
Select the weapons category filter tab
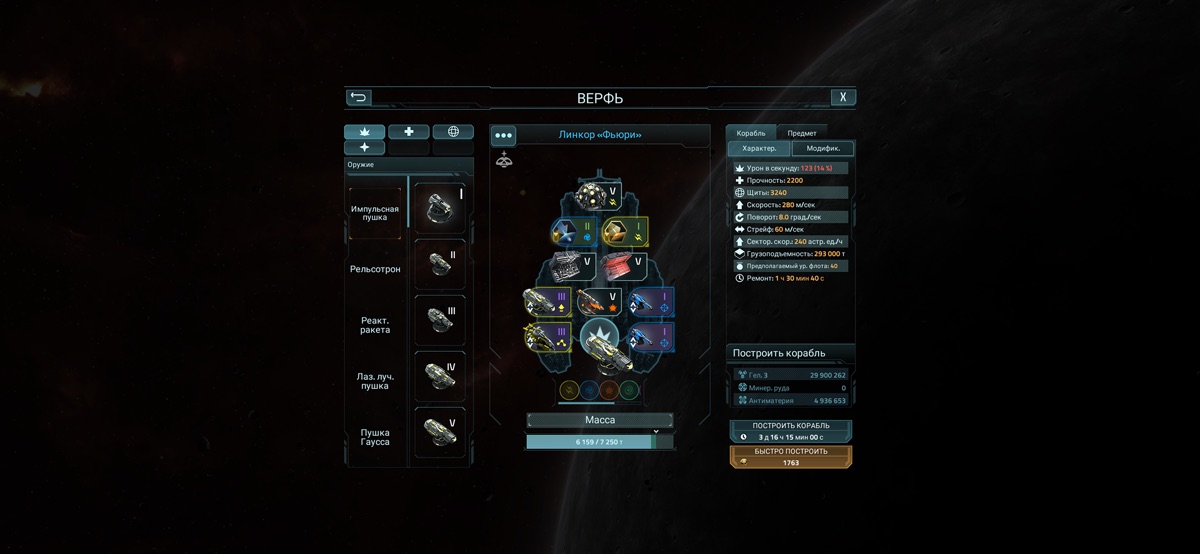364,132
